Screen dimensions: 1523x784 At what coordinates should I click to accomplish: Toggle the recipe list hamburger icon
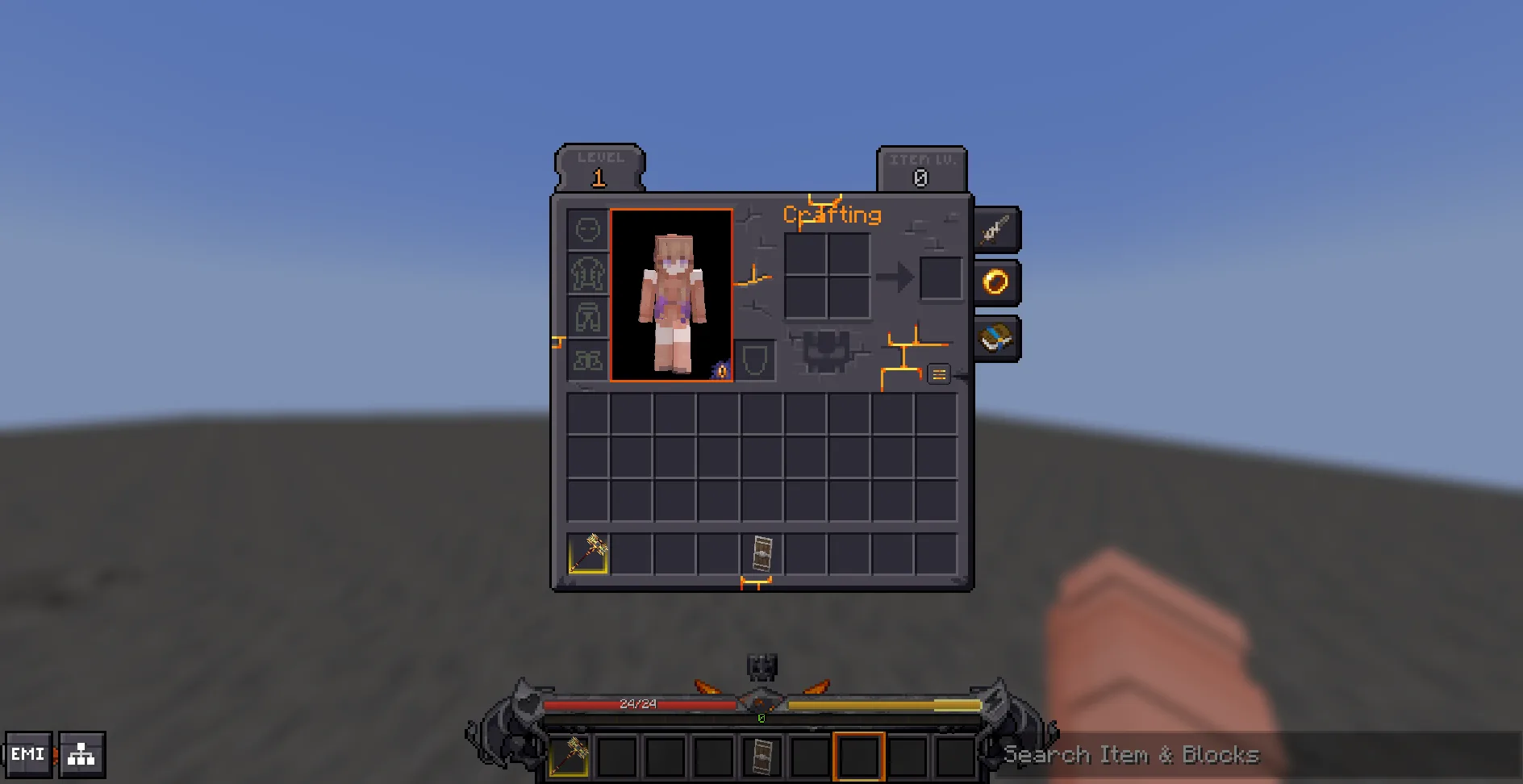tap(938, 373)
